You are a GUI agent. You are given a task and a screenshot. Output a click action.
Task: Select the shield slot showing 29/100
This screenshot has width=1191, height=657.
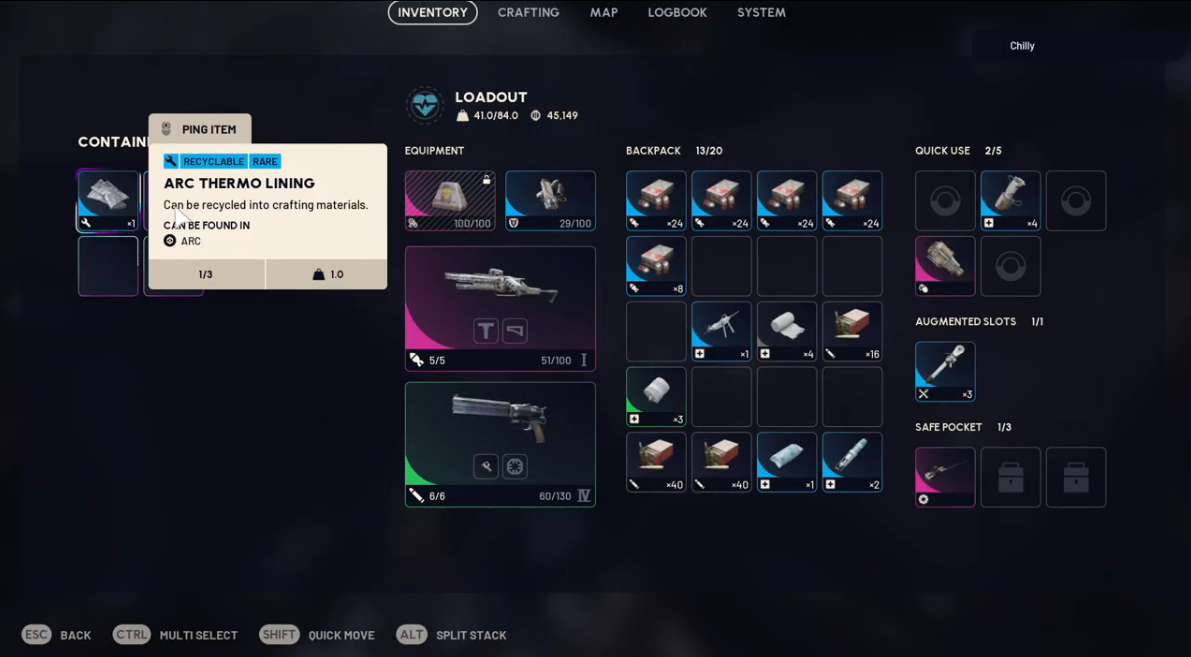550,200
